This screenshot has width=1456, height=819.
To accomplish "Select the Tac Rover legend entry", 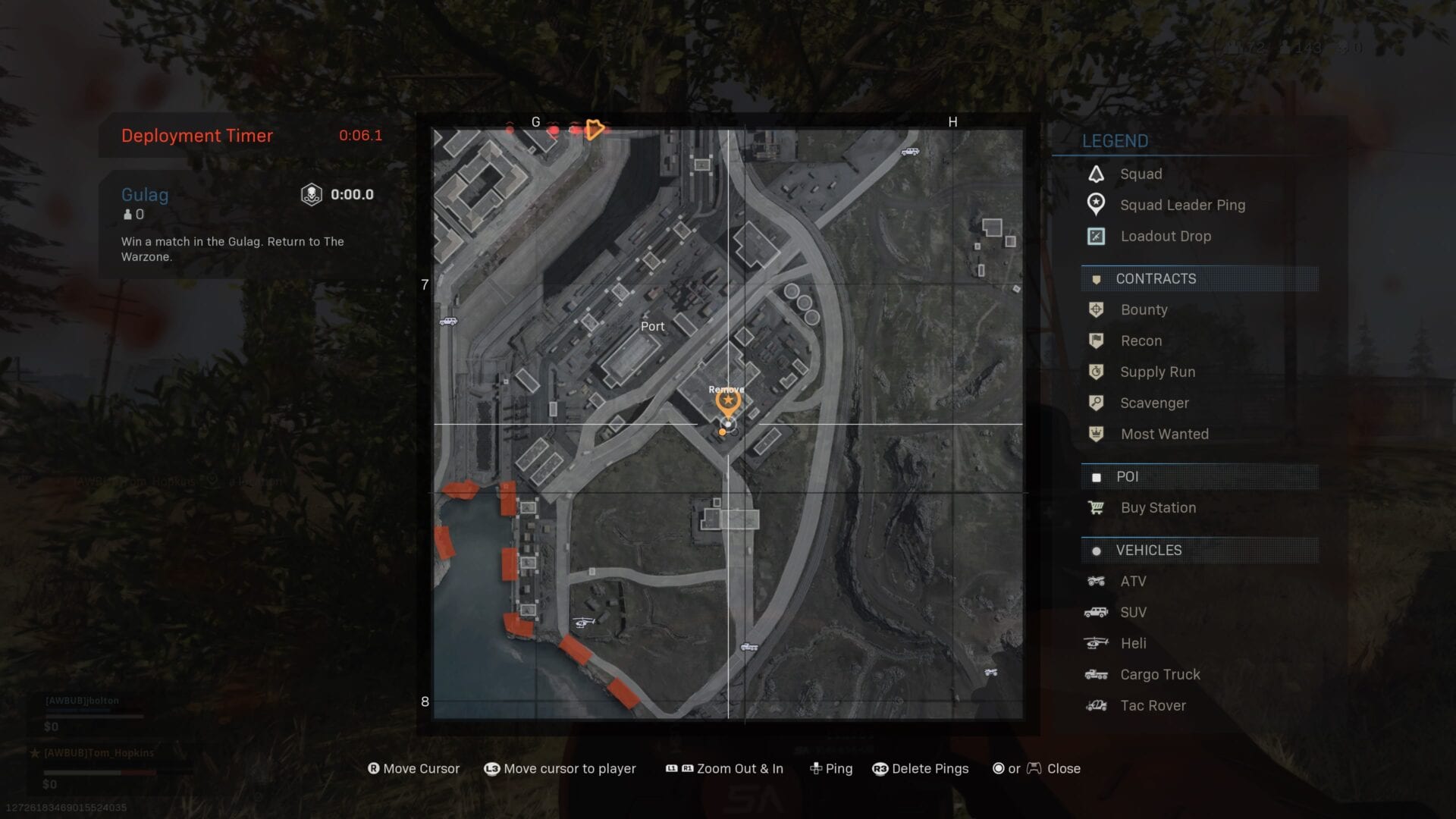I will 1153,705.
